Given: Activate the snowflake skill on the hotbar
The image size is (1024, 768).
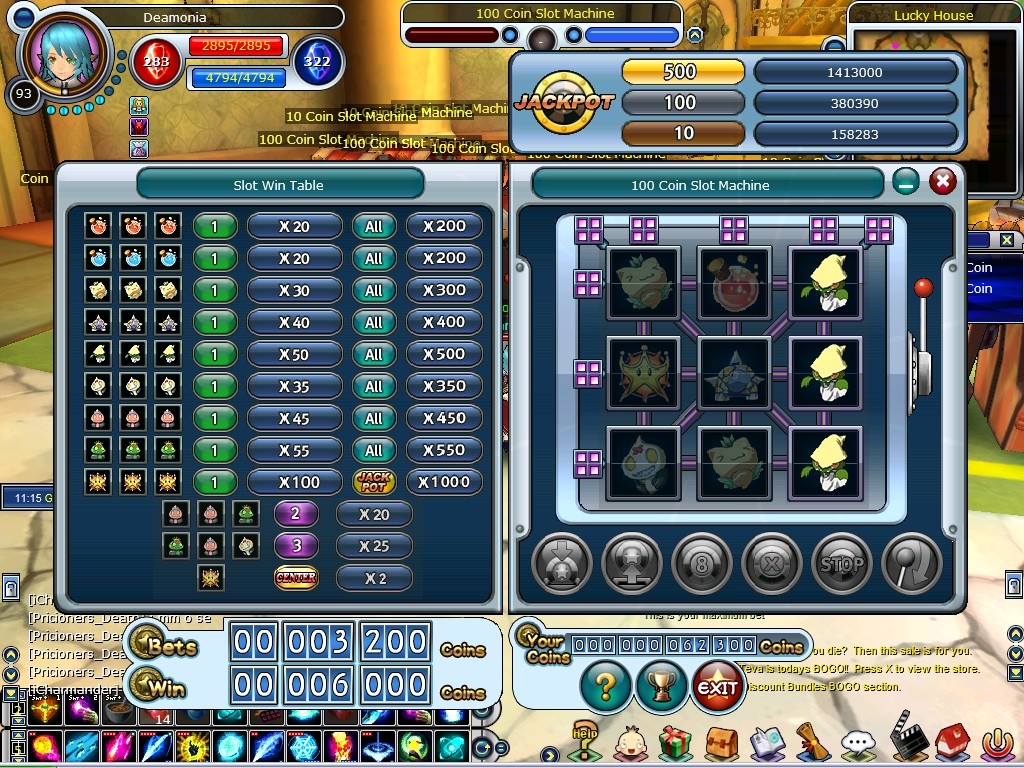Looking at the screenshot, I should coord(305,747).
